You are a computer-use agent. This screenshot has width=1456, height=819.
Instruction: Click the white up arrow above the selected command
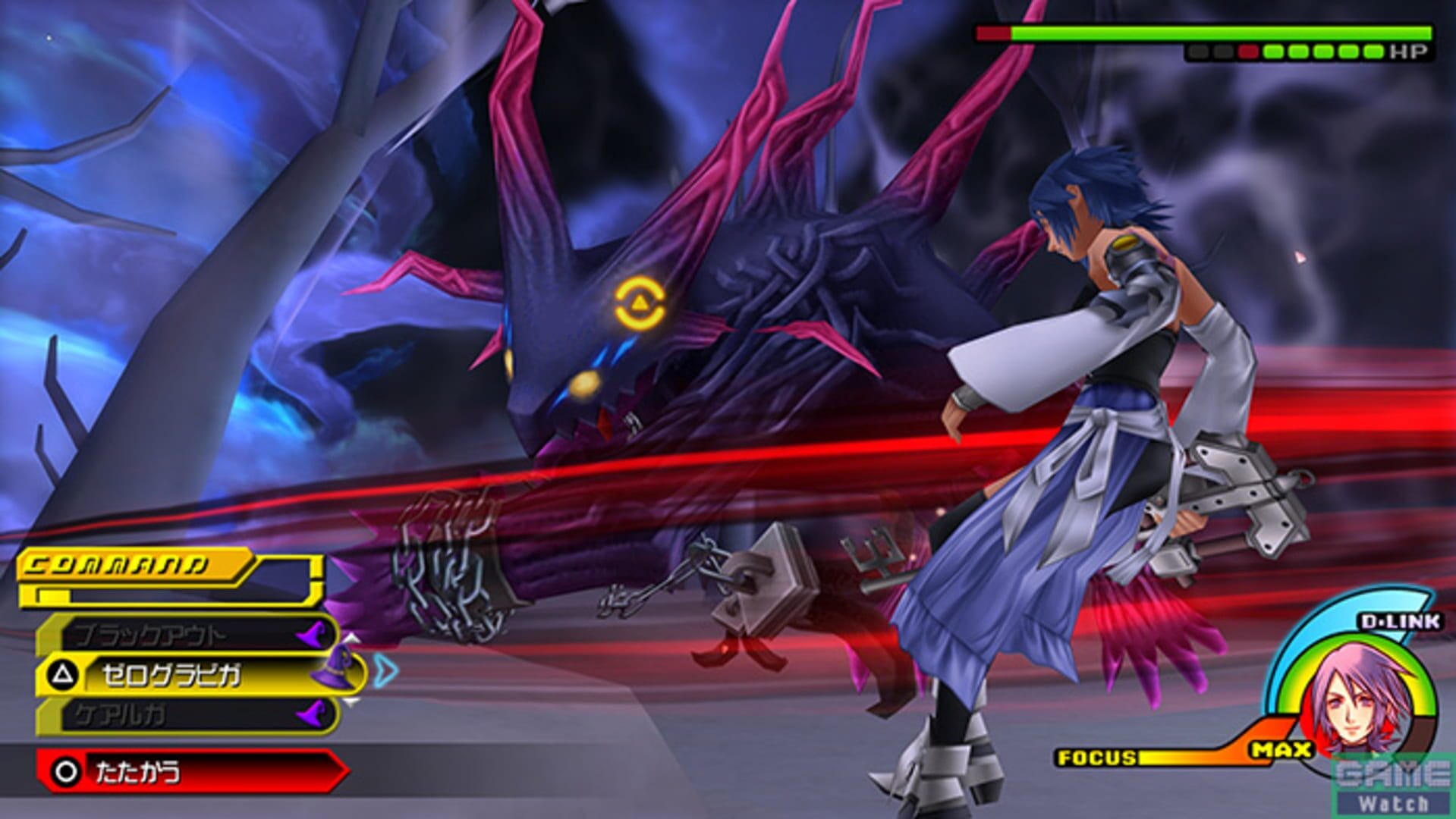click(353, 639)
